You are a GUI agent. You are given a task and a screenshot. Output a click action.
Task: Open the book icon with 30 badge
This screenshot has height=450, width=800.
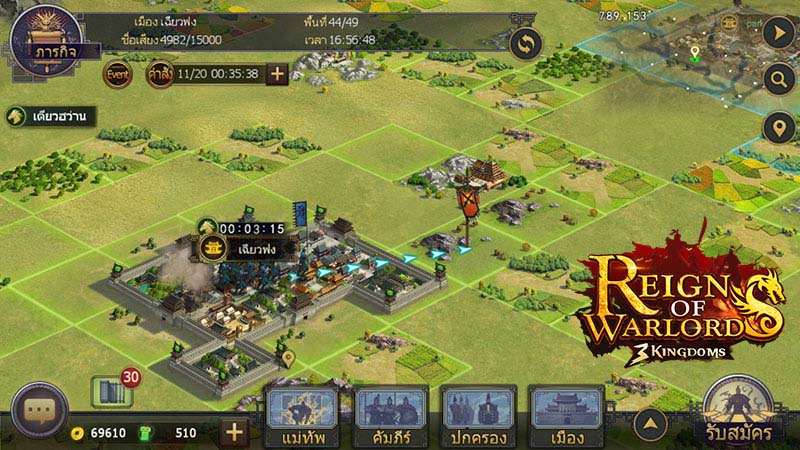click(111, 391)
